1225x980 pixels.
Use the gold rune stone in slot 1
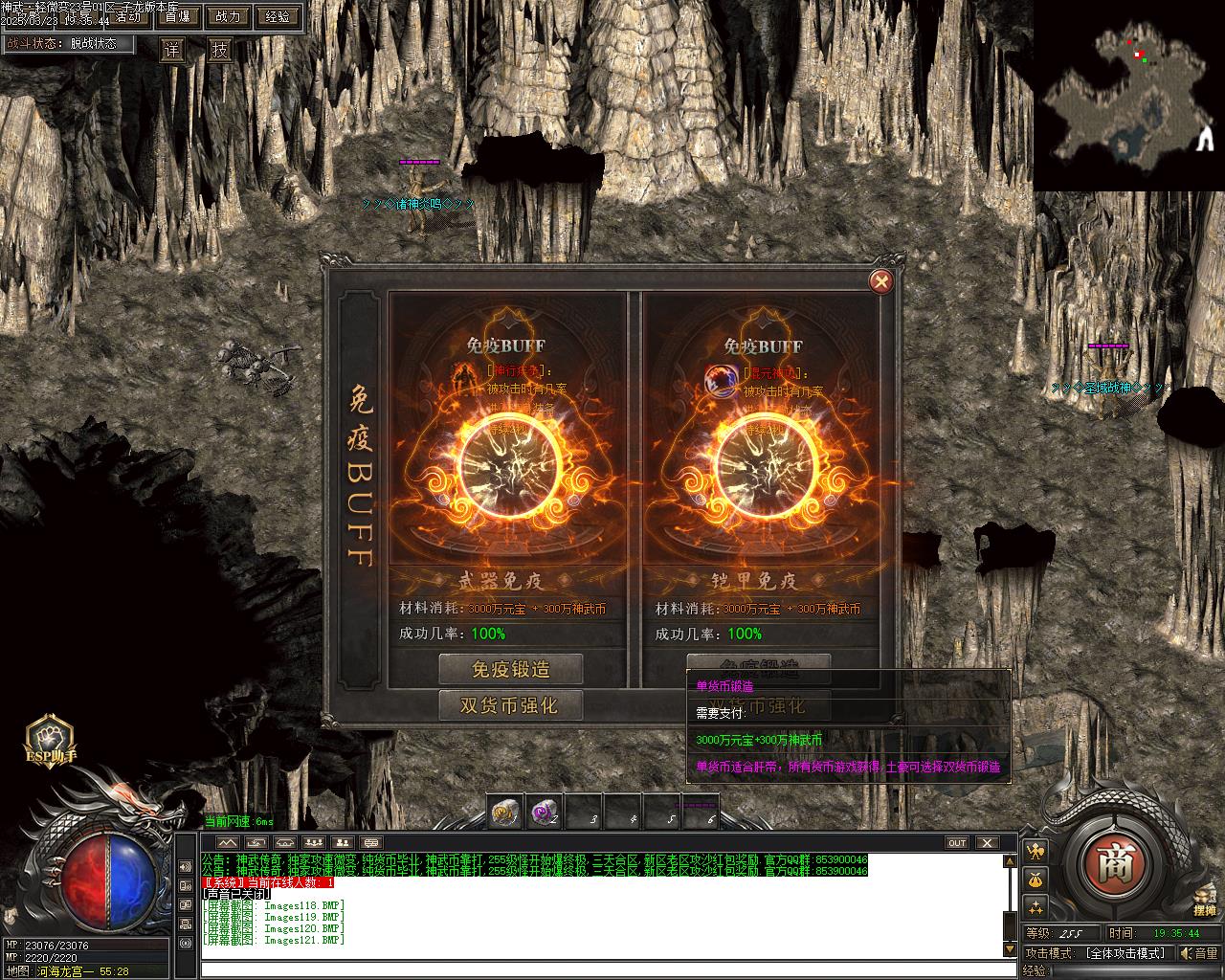[x=504, y=813]
